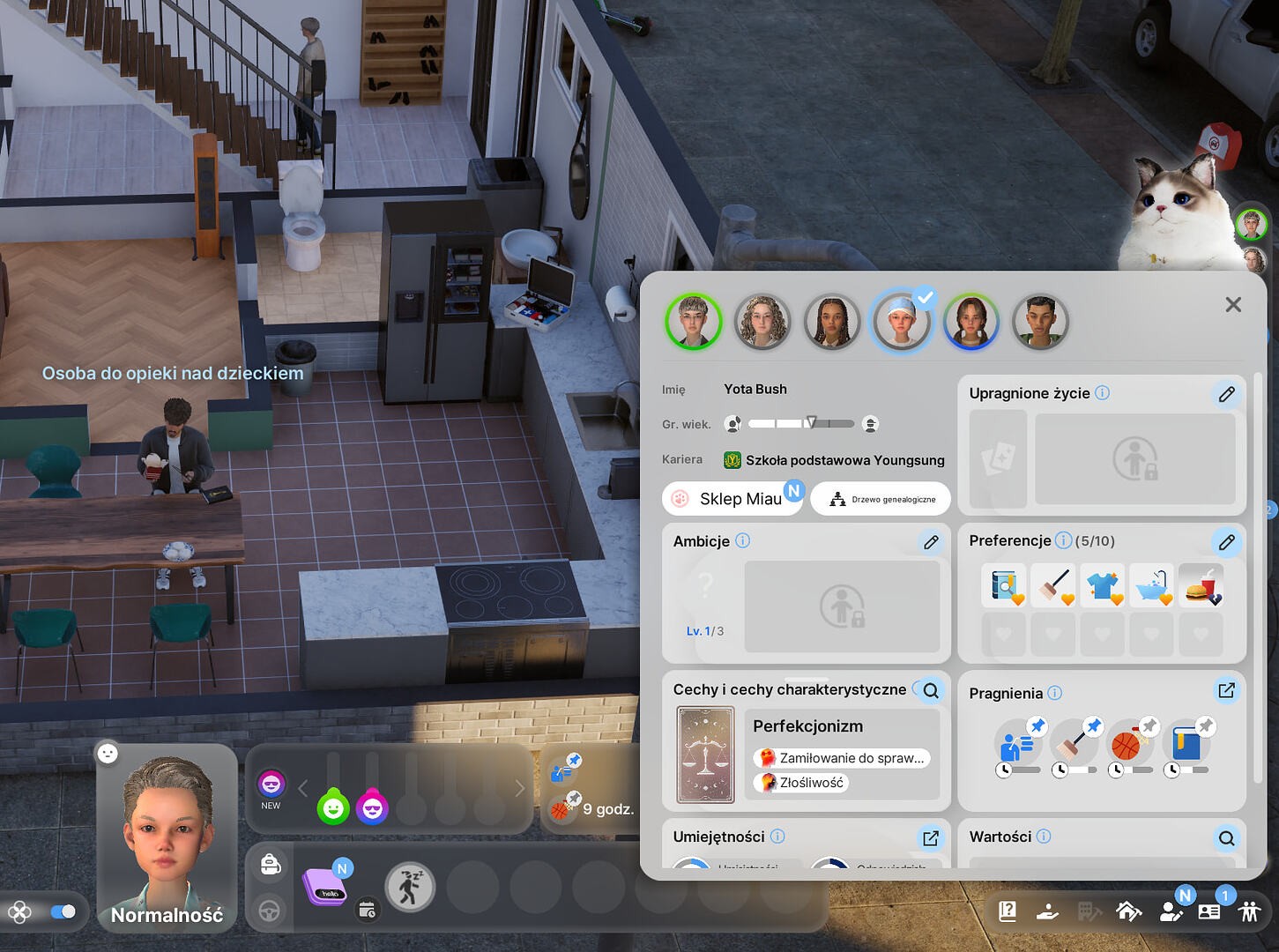1279x952 pixels.
Task: Open the build mode house icon
Action: pos(1128,911)
